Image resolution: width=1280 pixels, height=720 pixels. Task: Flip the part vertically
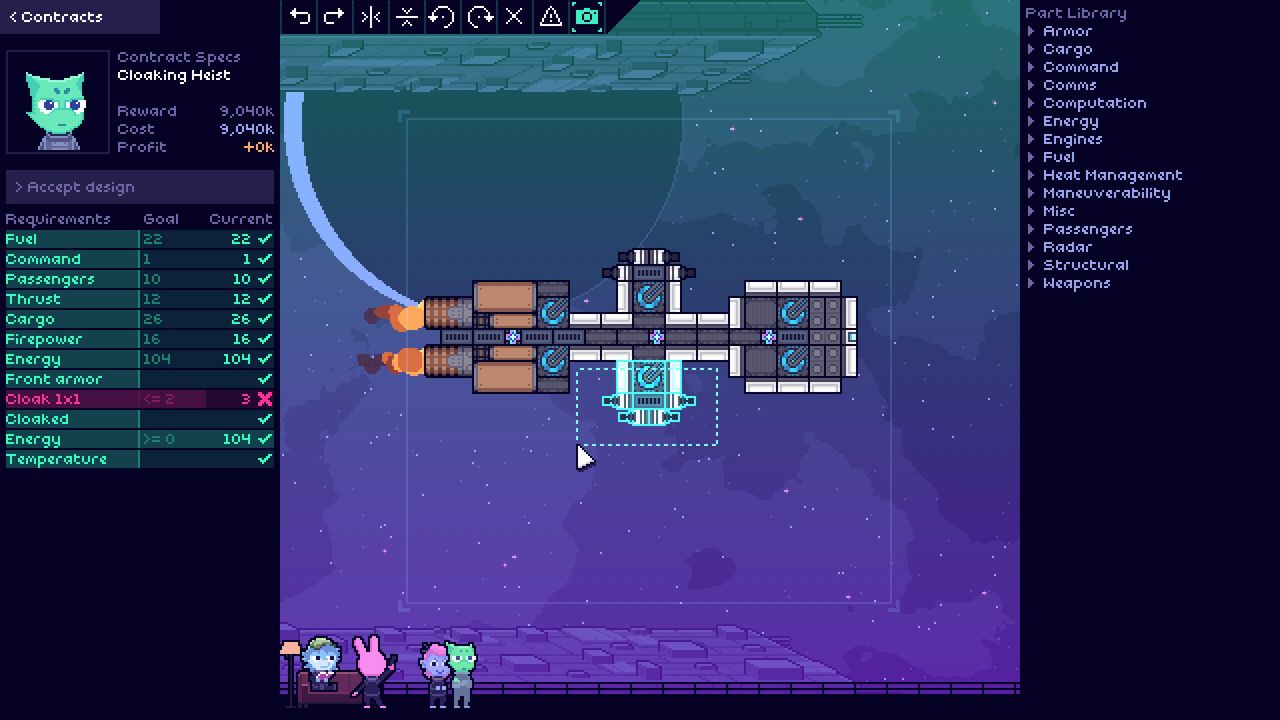(407, 16)
